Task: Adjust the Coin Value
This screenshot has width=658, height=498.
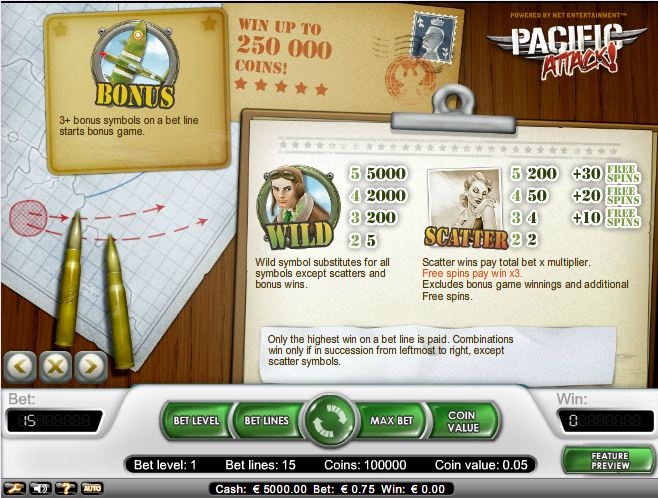Action: 461,421
